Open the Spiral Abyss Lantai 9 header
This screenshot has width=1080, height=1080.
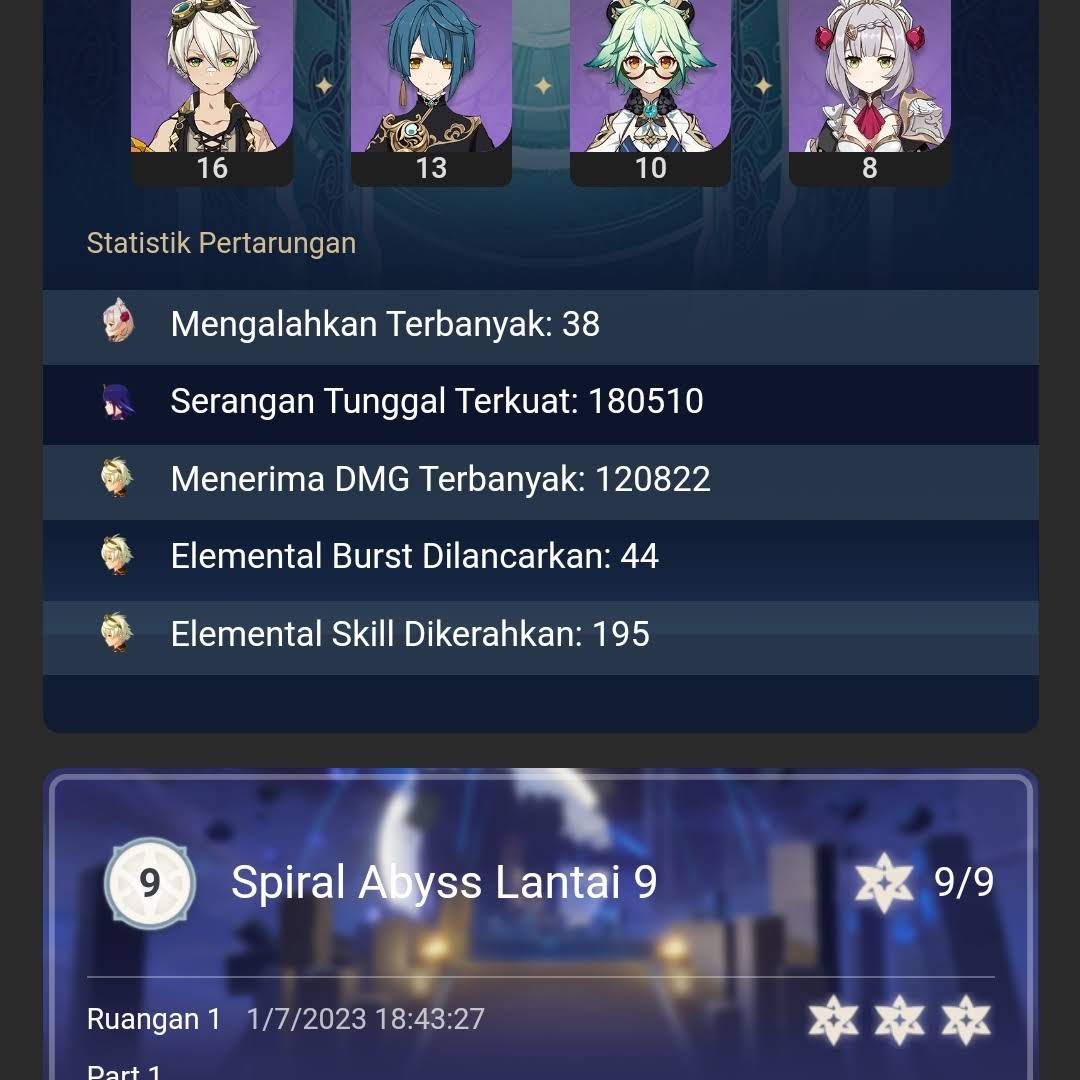coord(444,882)
